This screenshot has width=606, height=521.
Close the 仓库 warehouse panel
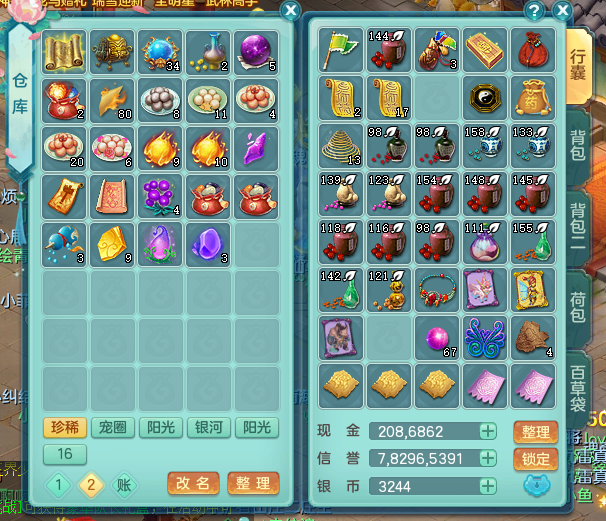(x=290, y=11)
